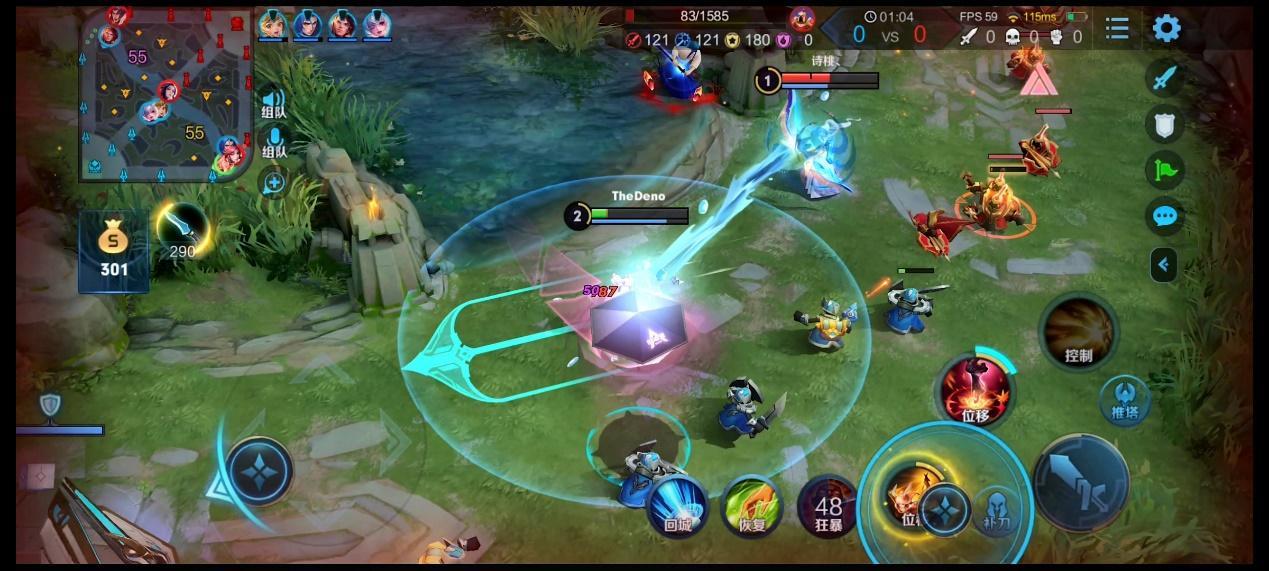Click the plus icon below microphone
This screenshot has height=571, width=1269.
273,182
